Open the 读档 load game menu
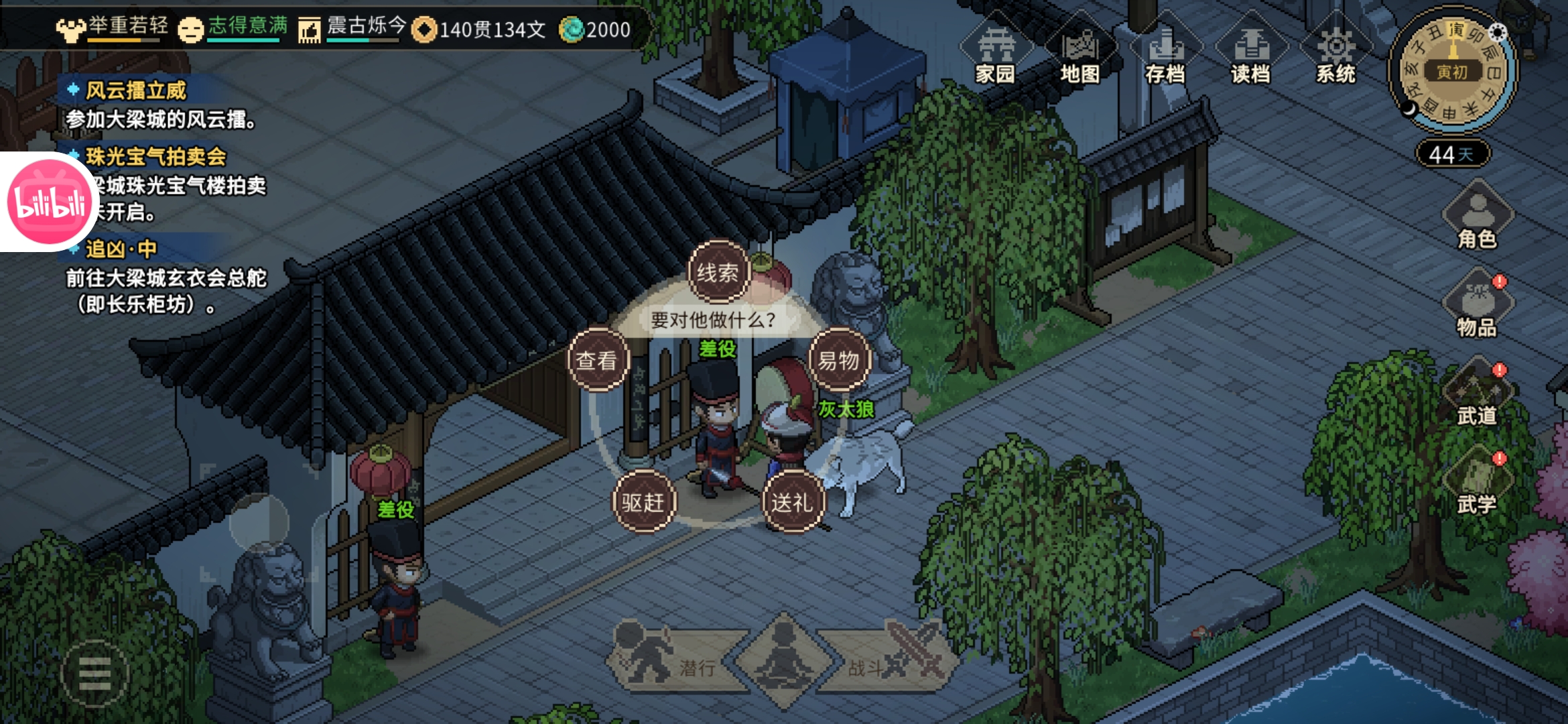The width and height of the screenshot is (1568, 724). point(1250,55)
